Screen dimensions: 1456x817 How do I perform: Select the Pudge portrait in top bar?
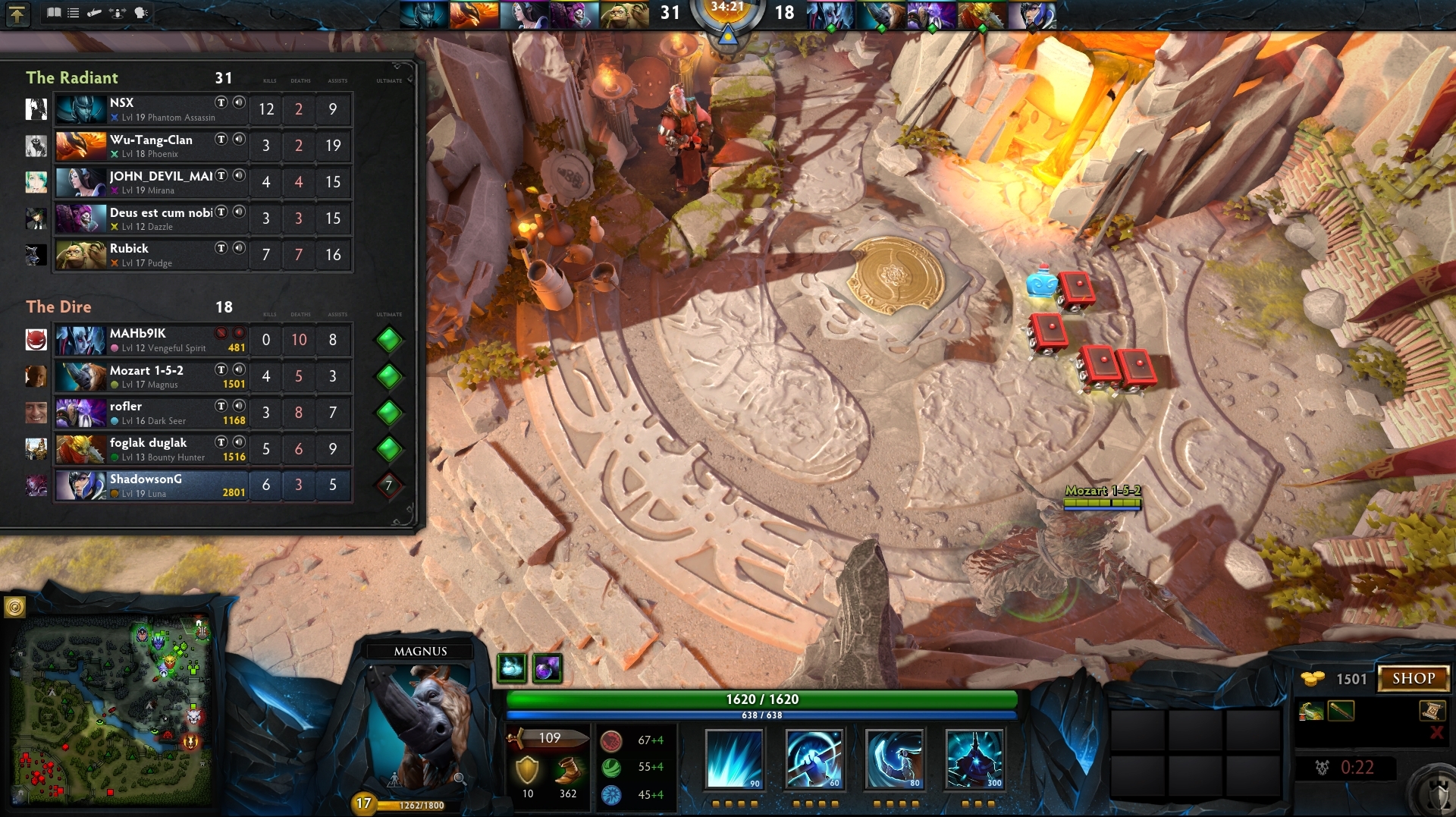pos(624,14)
